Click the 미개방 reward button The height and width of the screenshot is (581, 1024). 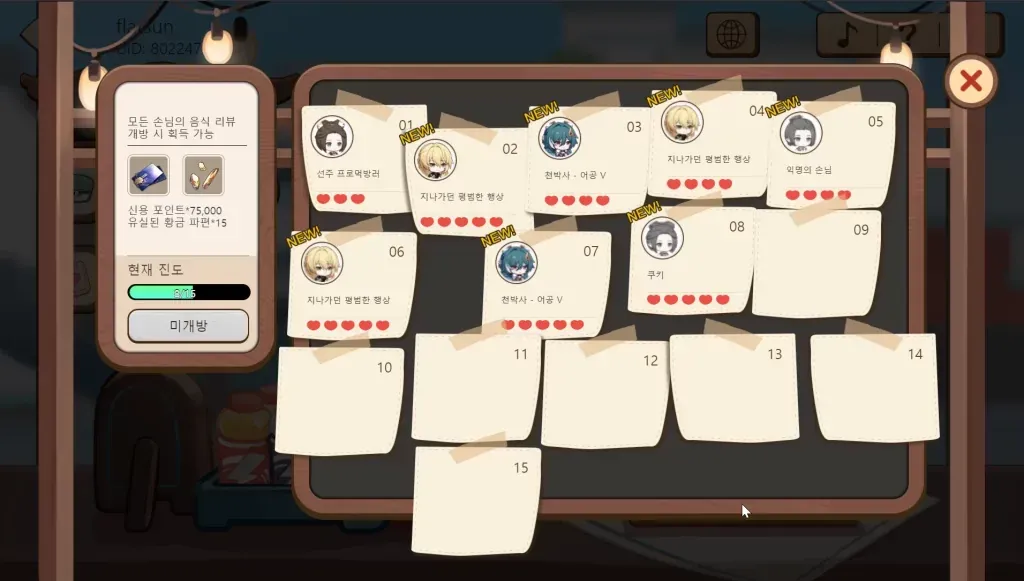pyautogui.click(x=188, y=326)
